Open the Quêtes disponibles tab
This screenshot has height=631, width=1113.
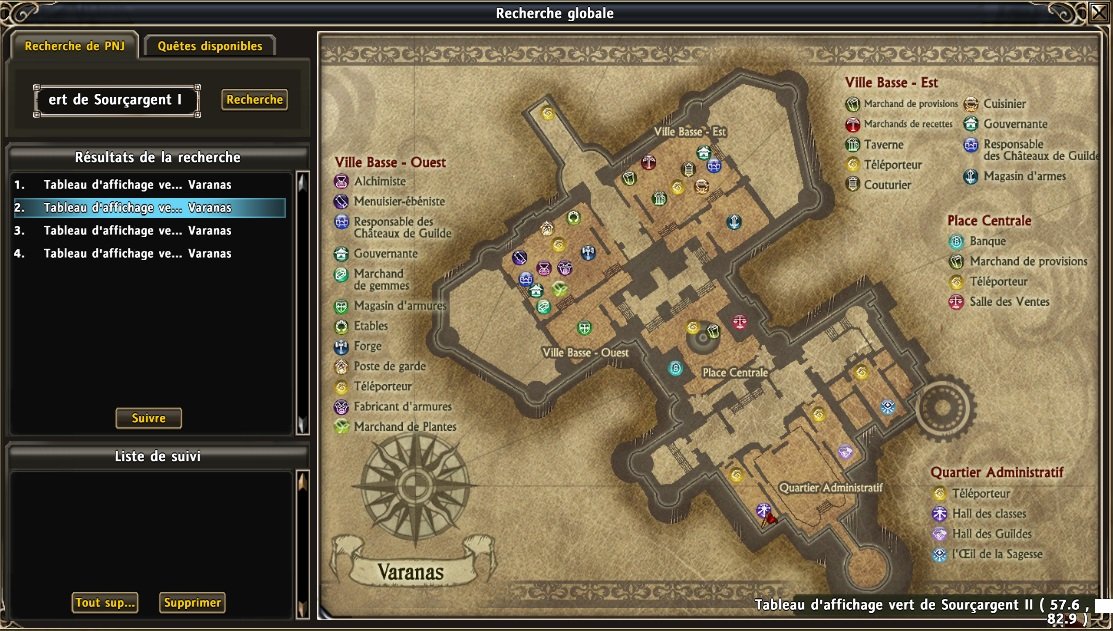(x=210, y=46)
